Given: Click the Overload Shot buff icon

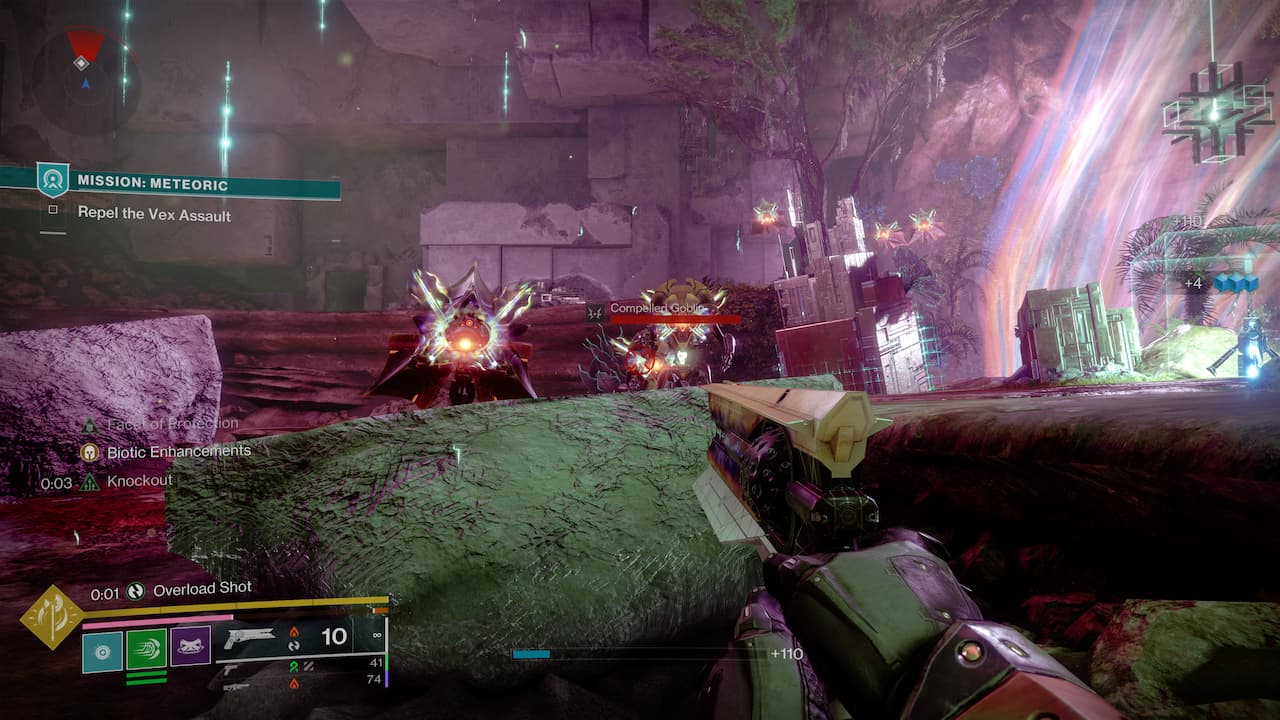Looking at the screenshot, I should pos(136,591).
